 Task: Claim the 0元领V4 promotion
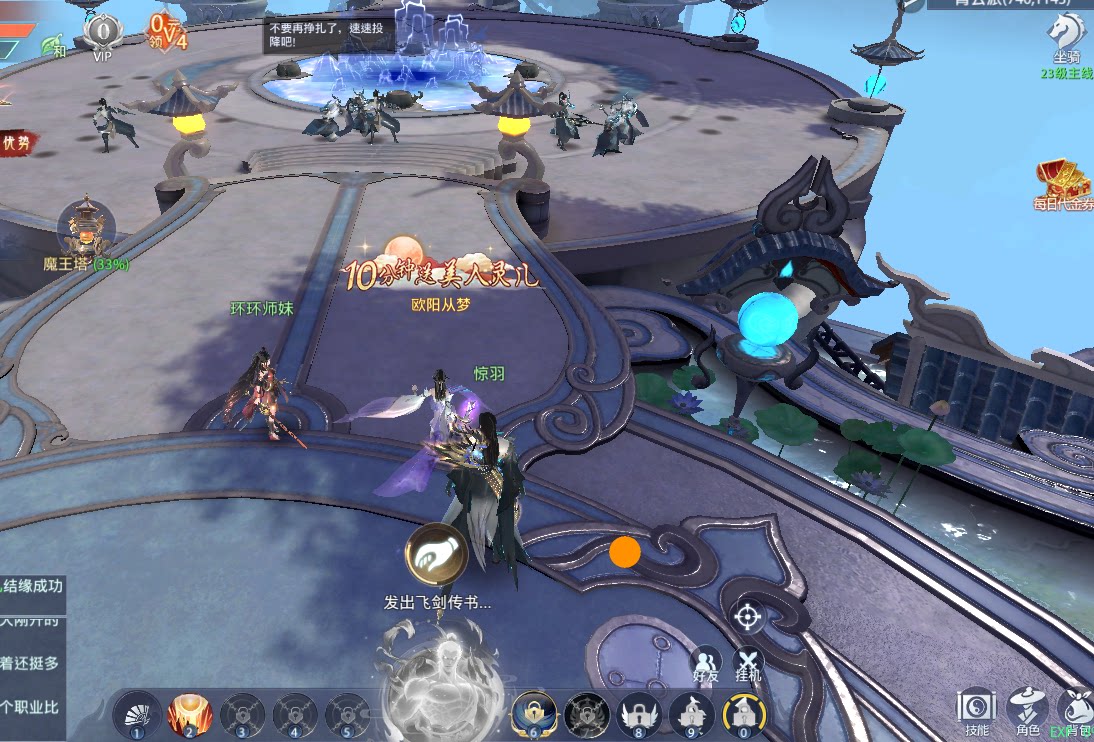pos(167,31)
